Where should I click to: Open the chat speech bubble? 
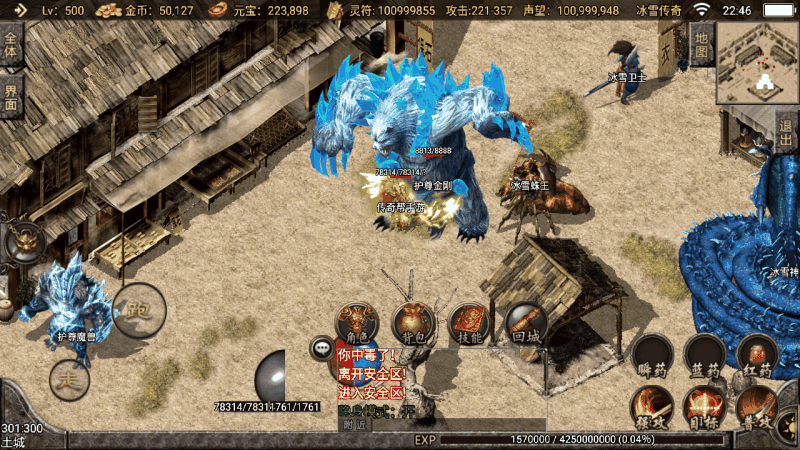(322, 349)
